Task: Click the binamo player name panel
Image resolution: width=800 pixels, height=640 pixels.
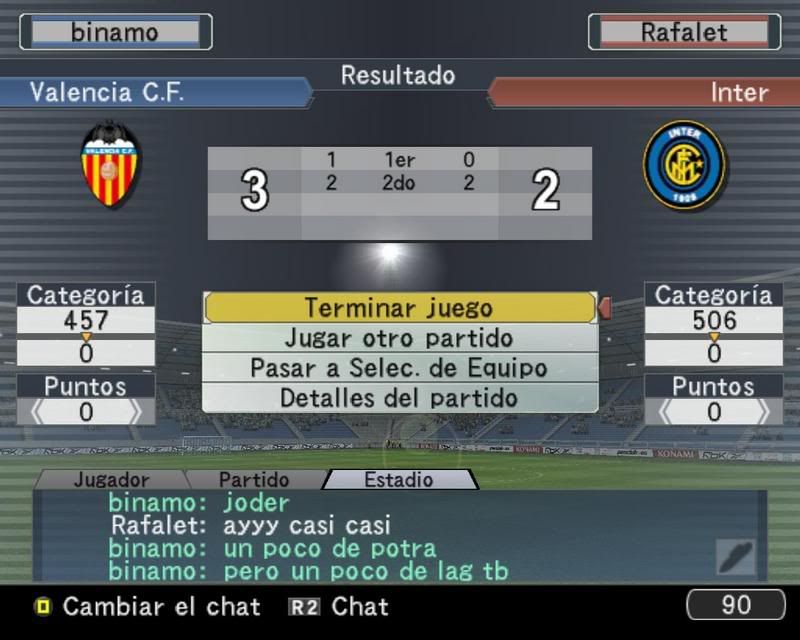Action: point(114,32)
